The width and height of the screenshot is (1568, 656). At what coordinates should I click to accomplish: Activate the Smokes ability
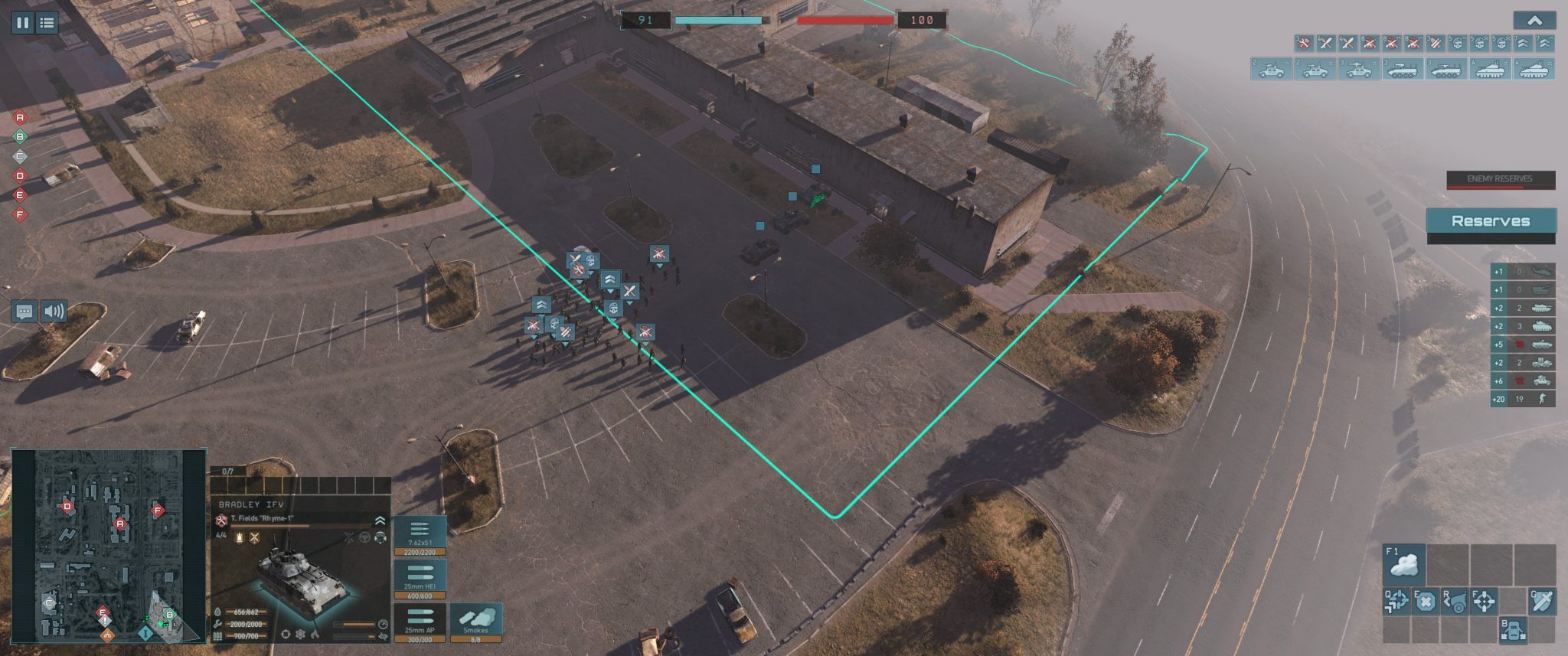point(475,623)
